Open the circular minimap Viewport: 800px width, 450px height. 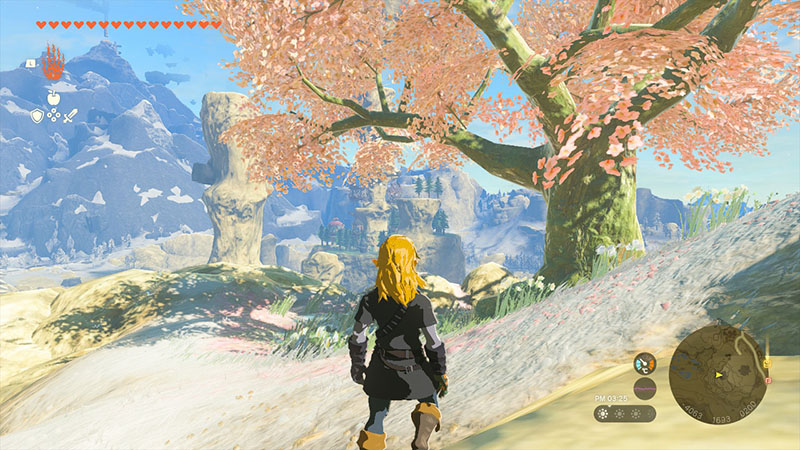pyautogui.click(x=716, y=375)
